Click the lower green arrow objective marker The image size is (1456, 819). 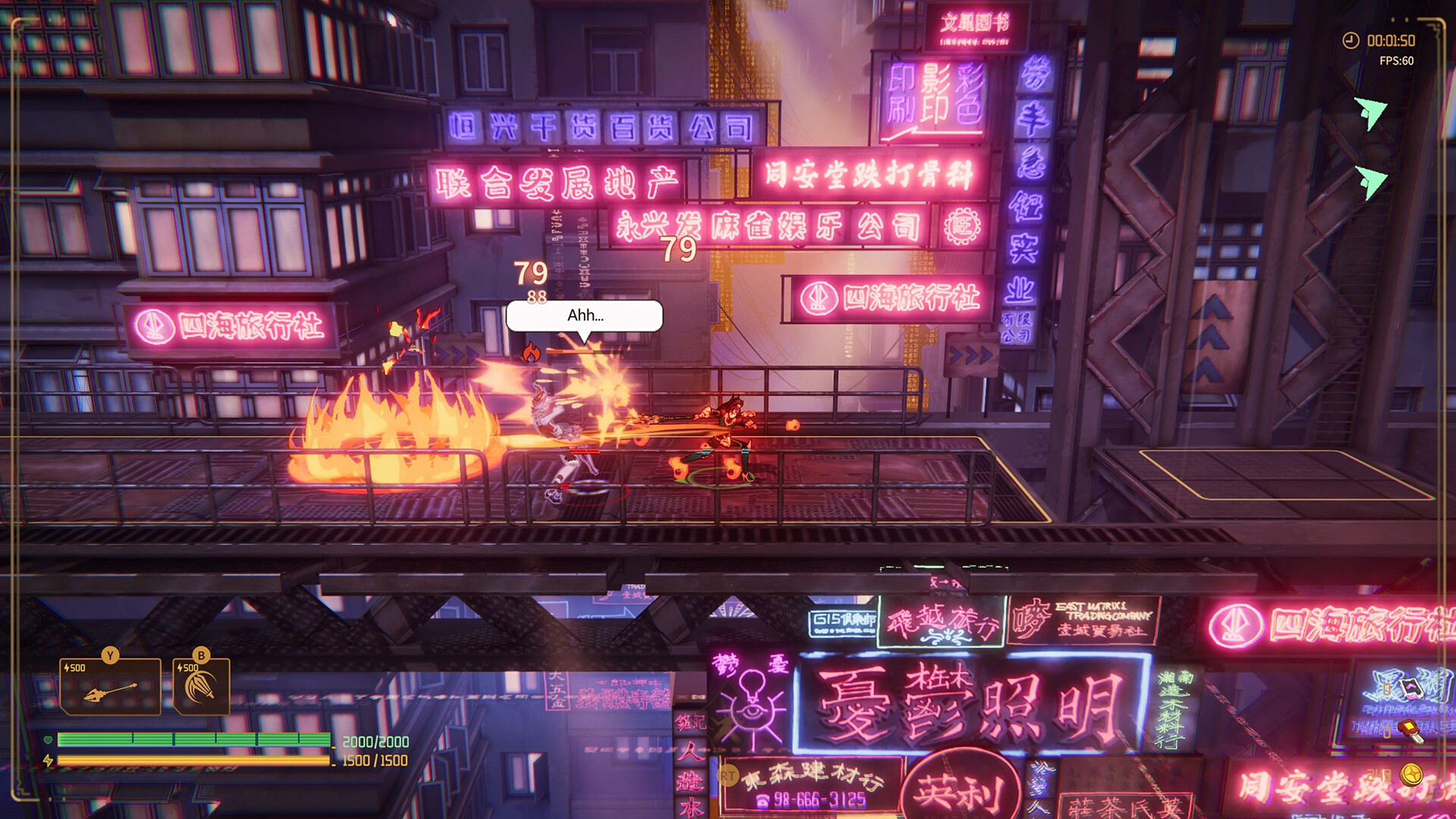point(1370,184)
